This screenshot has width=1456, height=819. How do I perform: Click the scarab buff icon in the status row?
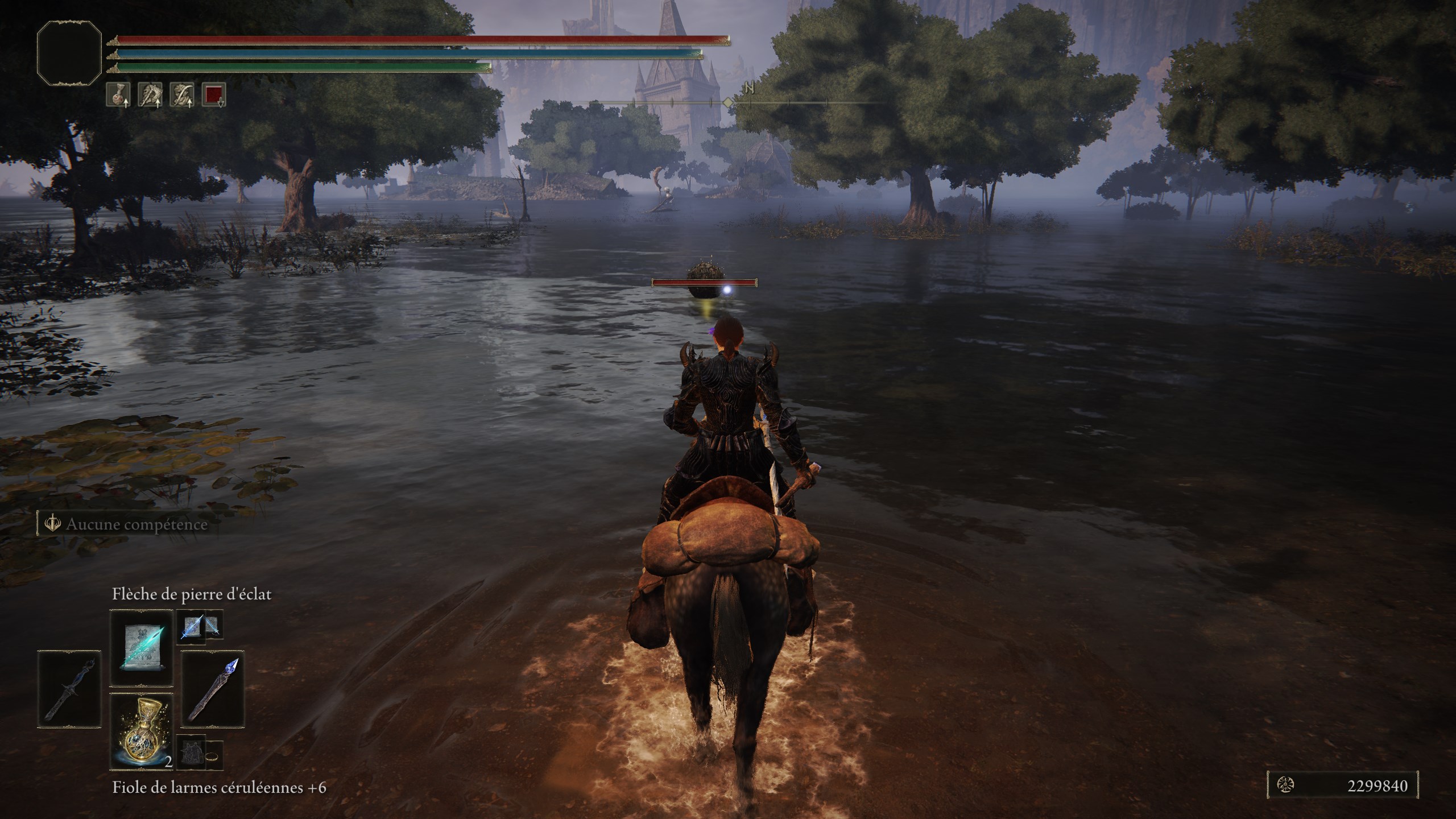pos(181,94)
